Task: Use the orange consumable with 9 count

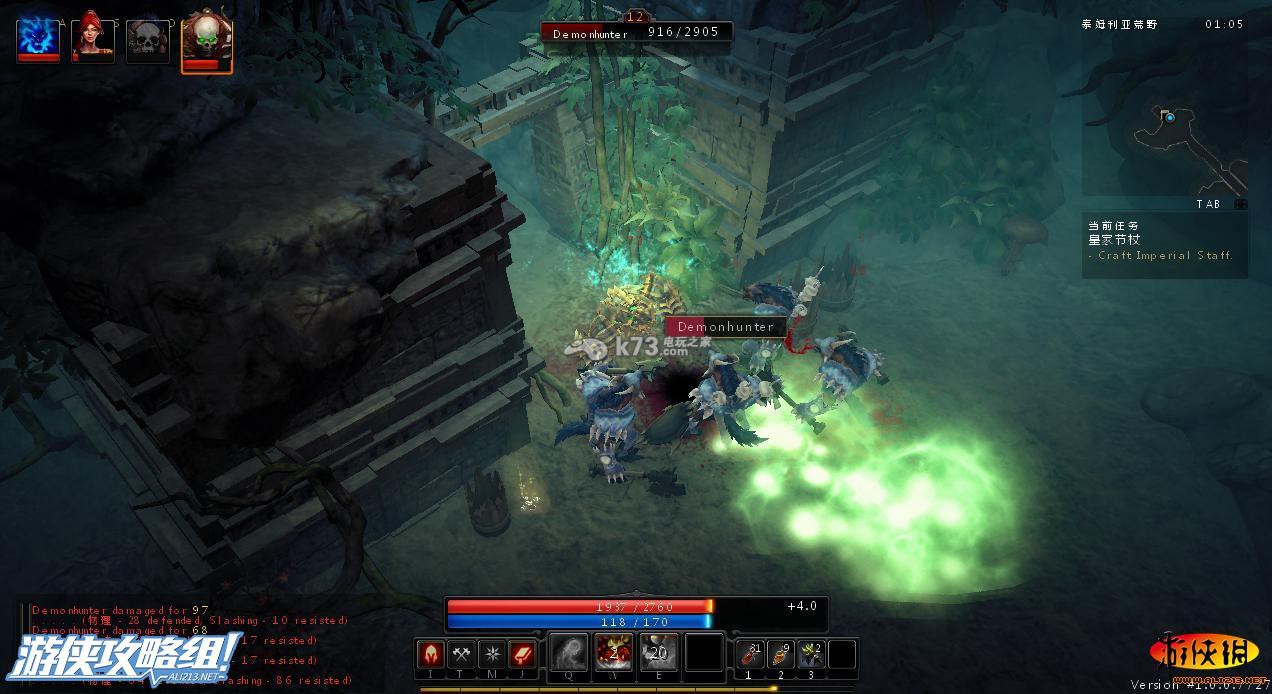Action: (x=781, y=654)
